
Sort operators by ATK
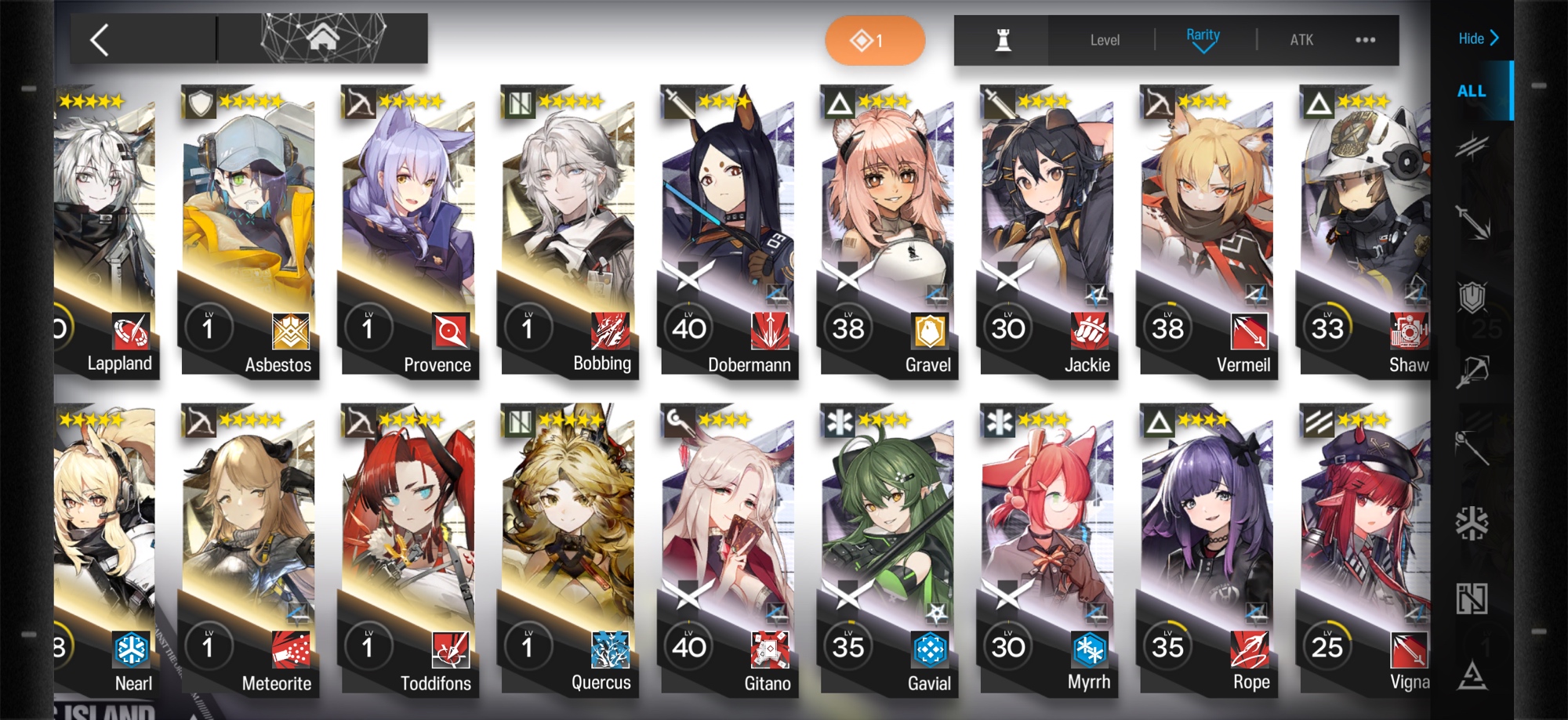[1301, 40]
